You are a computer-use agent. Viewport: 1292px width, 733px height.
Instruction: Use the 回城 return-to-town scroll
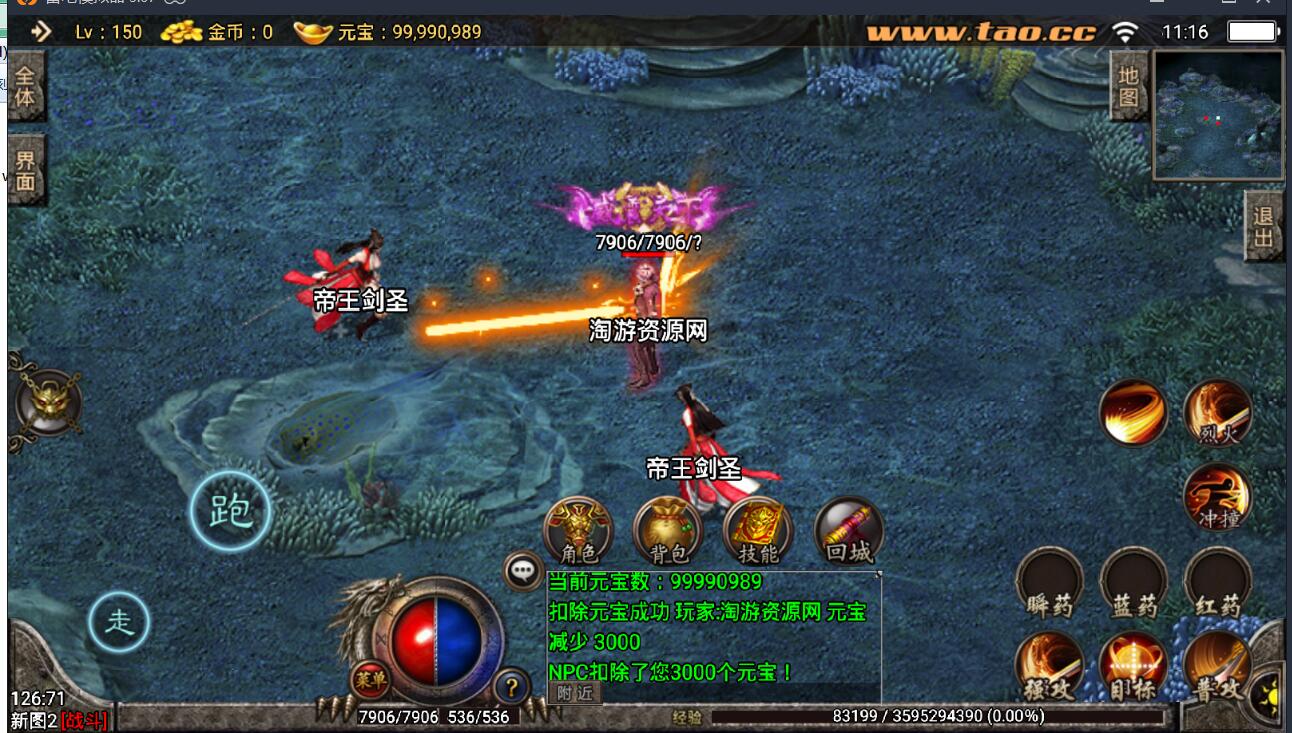tap(849, 531)
